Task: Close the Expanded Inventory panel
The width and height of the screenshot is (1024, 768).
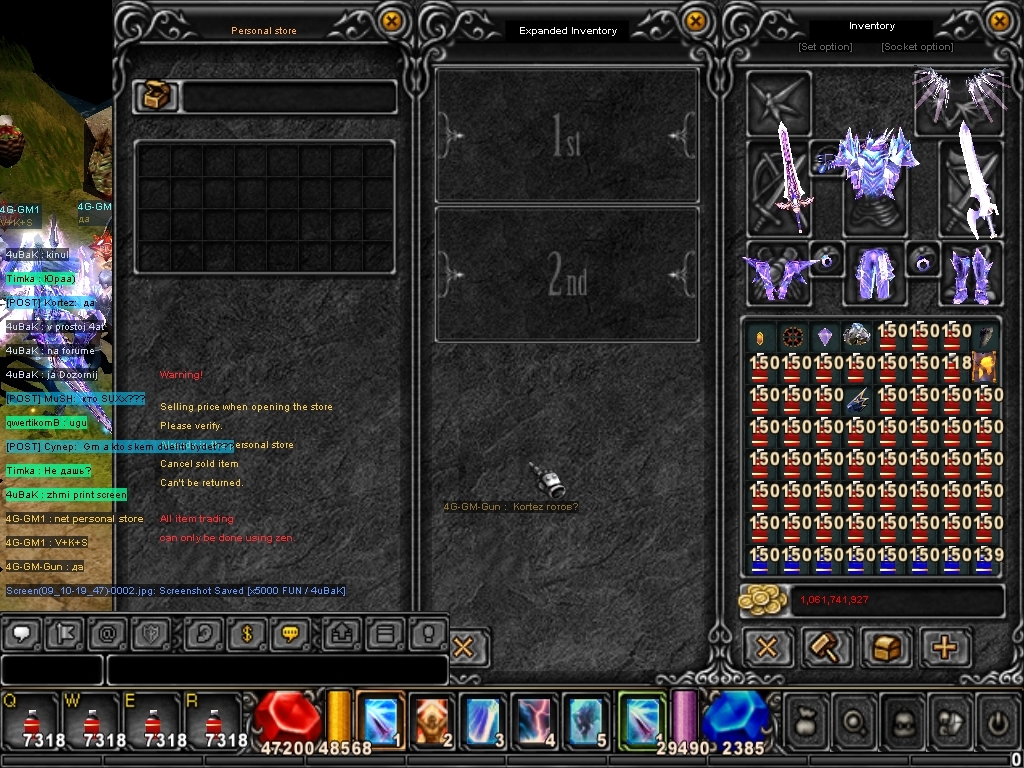Action: tap(695, 21)
